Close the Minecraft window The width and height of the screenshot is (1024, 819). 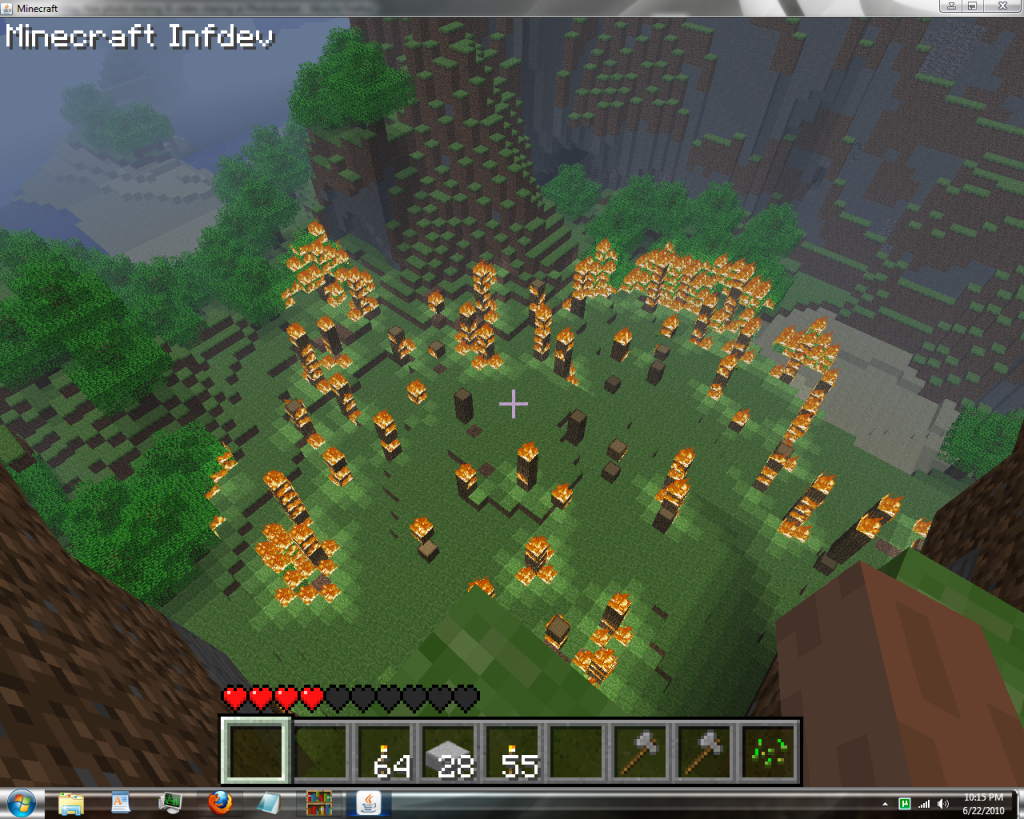1002,6
